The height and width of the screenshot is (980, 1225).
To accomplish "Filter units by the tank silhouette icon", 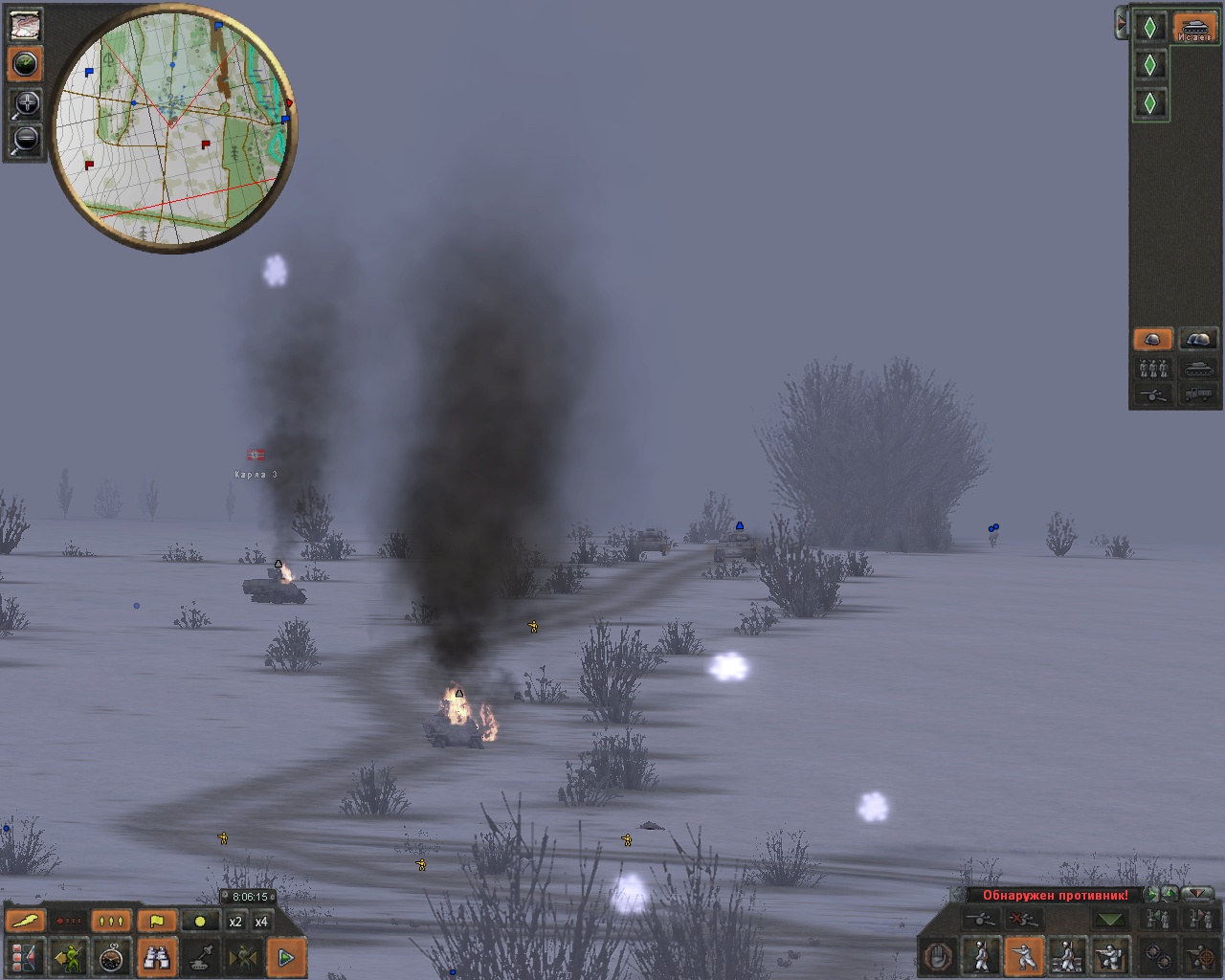I will click(x=1198, y=368).
